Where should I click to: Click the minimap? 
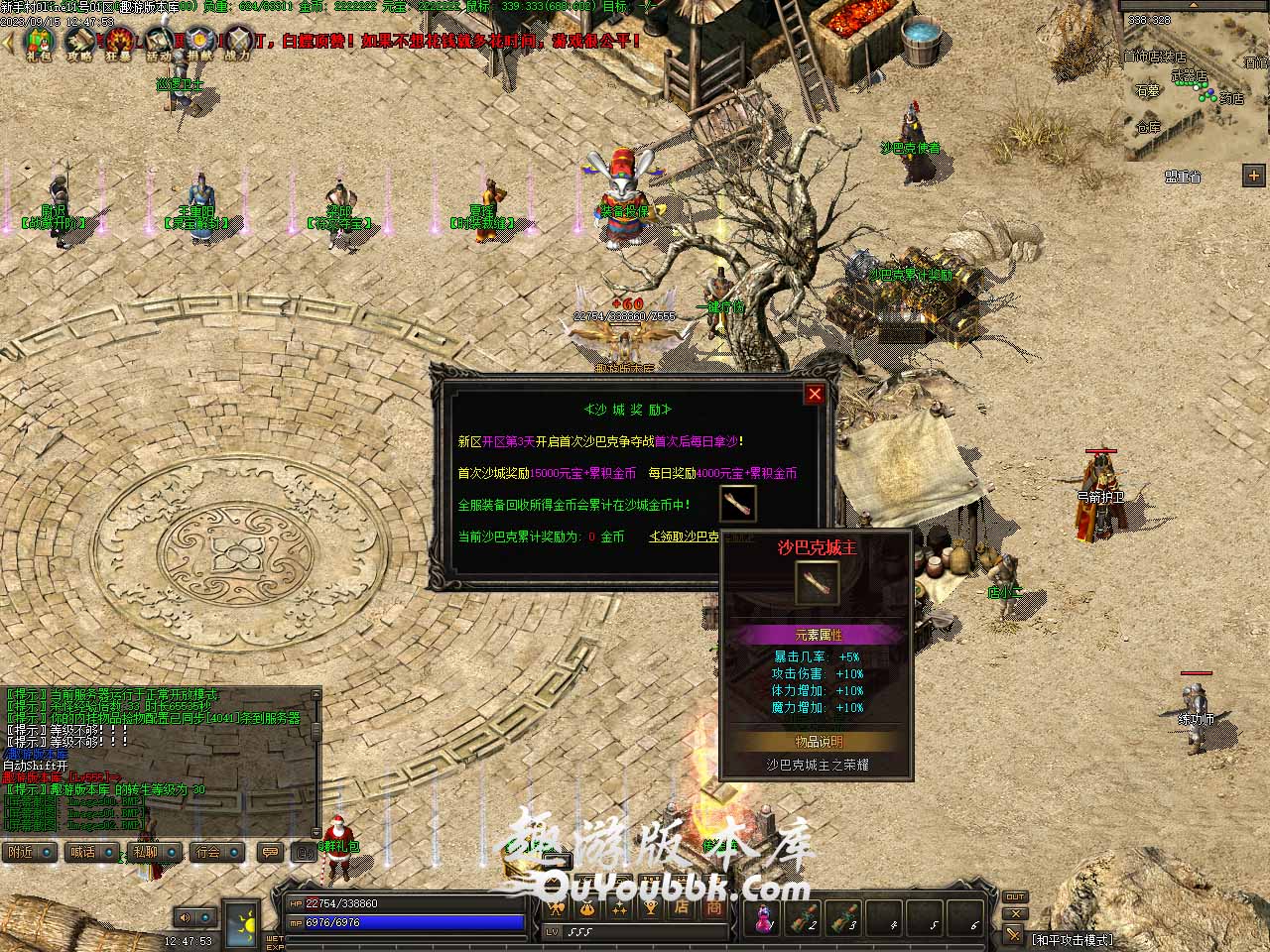coord(1196,89)
